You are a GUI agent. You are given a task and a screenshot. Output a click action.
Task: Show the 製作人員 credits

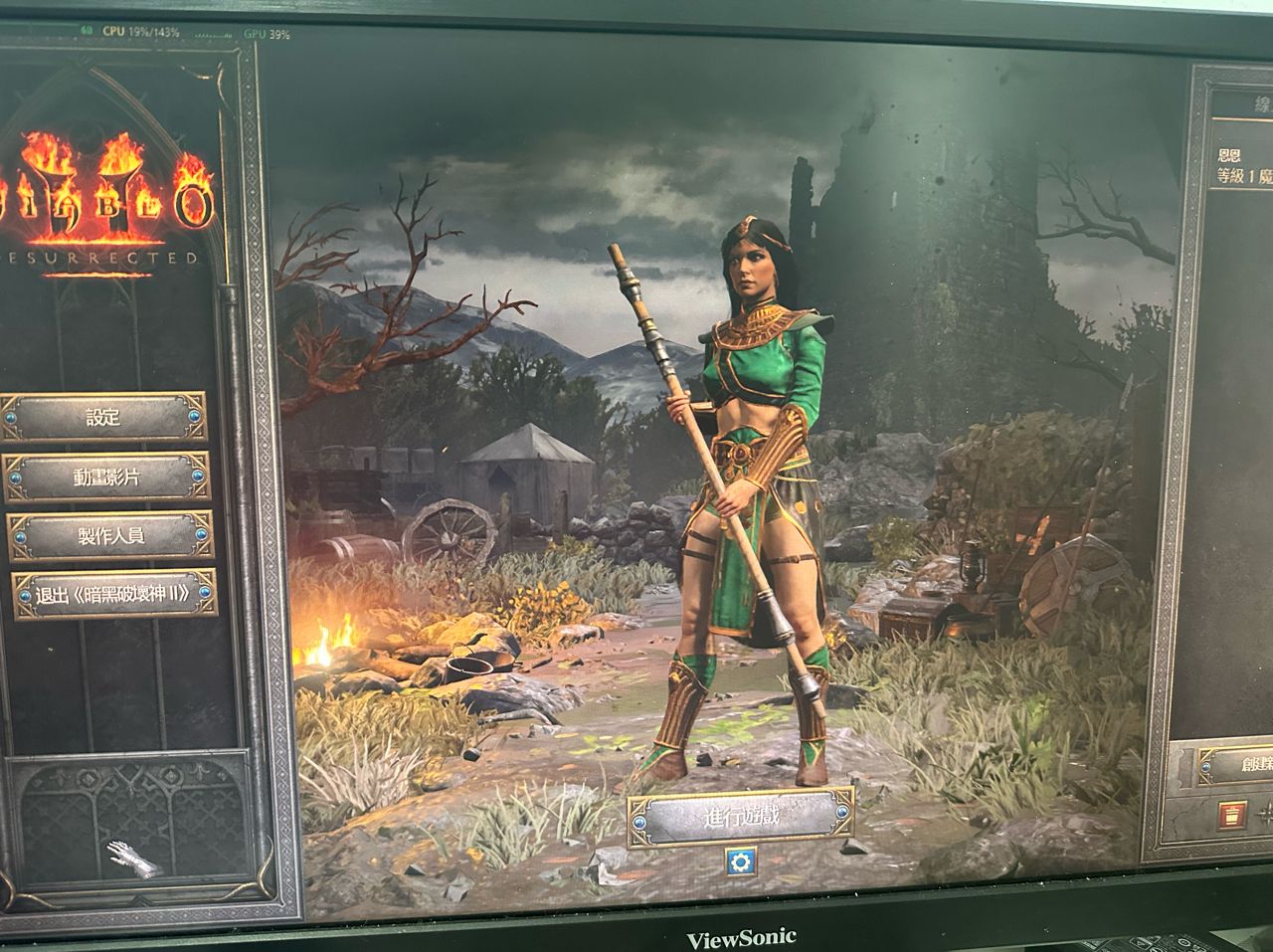pyautogui.click(x=110, y=536)
